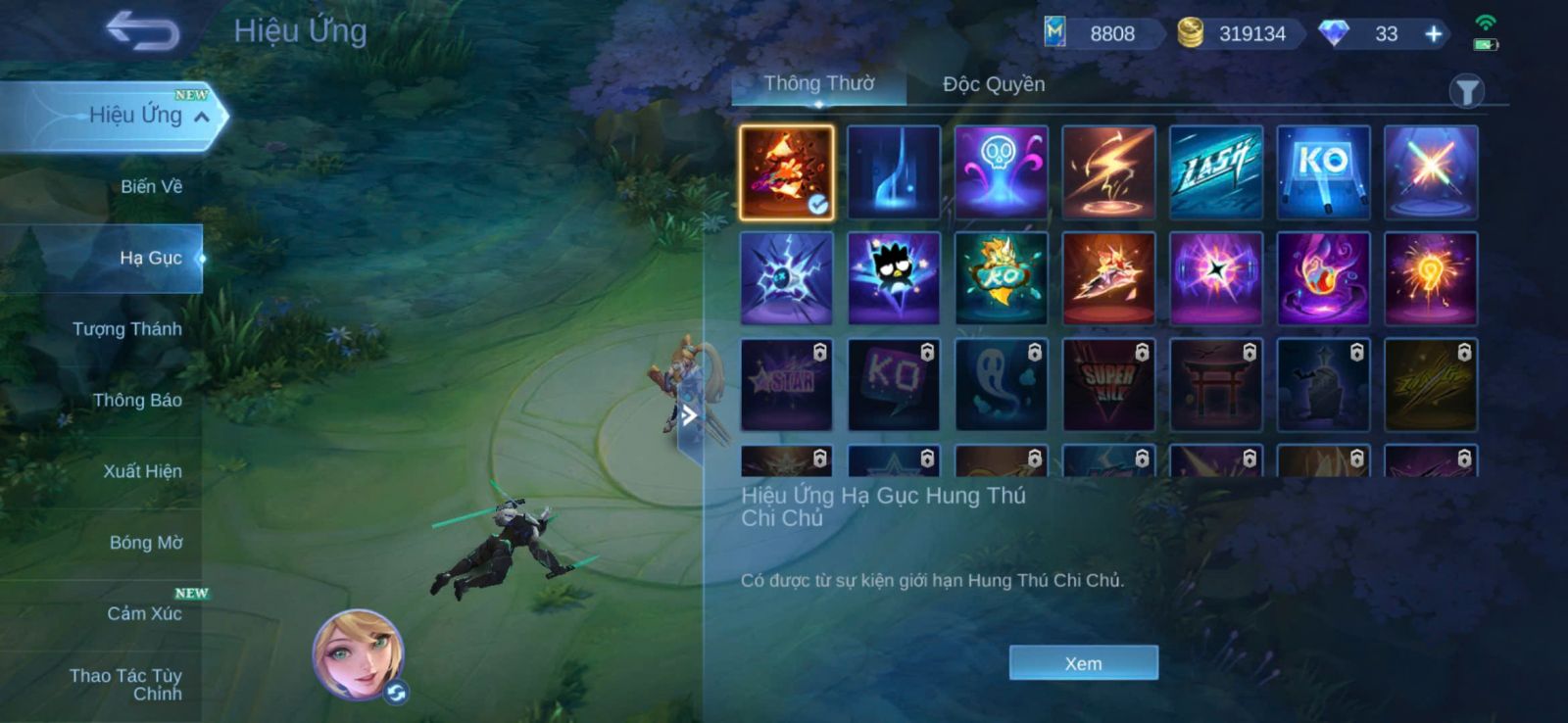1568x723 pixels.
Task: Swap the preview hero via portrait
Action: tap(360, 654)
